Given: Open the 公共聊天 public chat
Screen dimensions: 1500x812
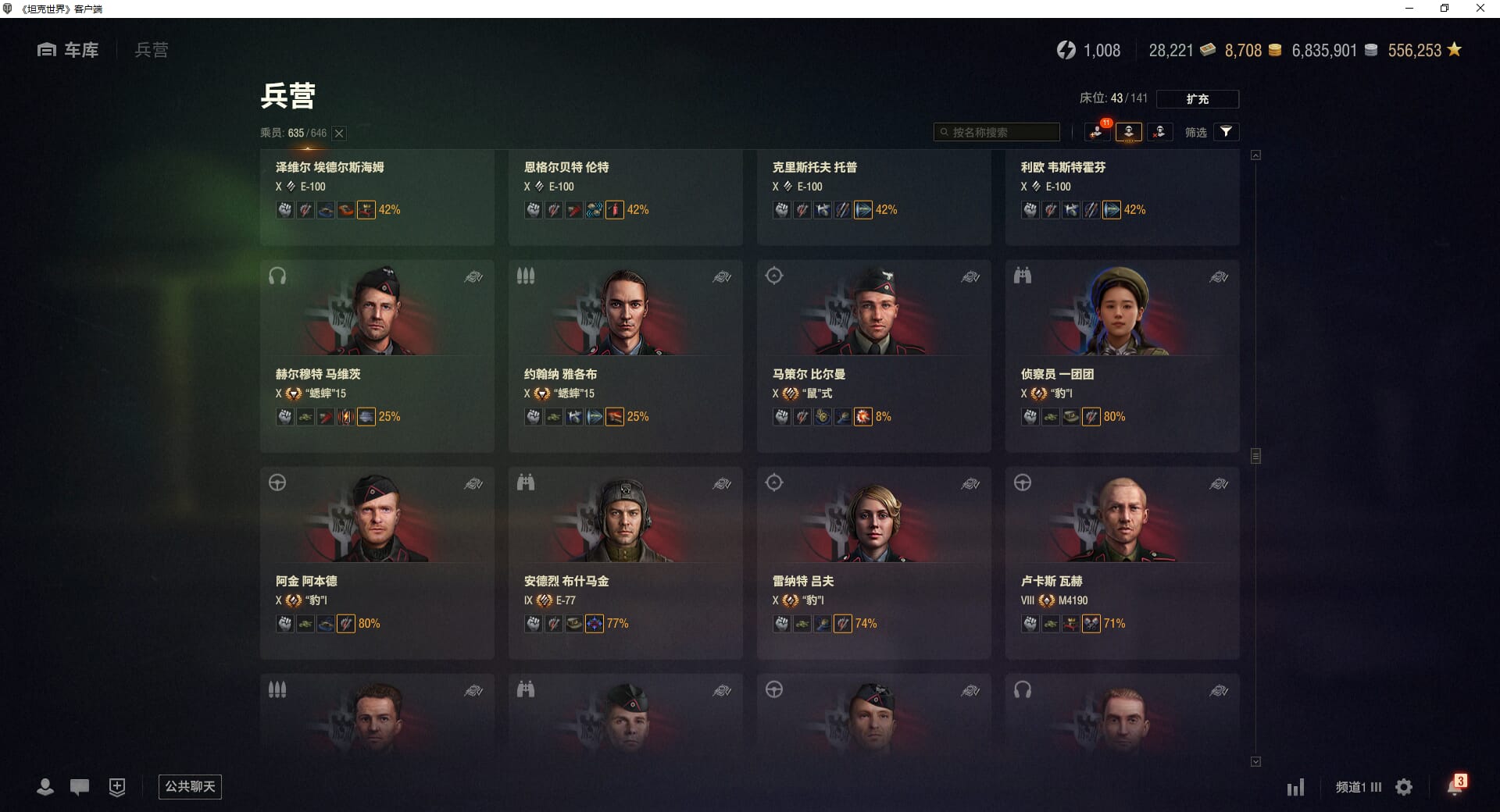Looking at the screenshot, I should pyautogui.click(x=190, y=786).
